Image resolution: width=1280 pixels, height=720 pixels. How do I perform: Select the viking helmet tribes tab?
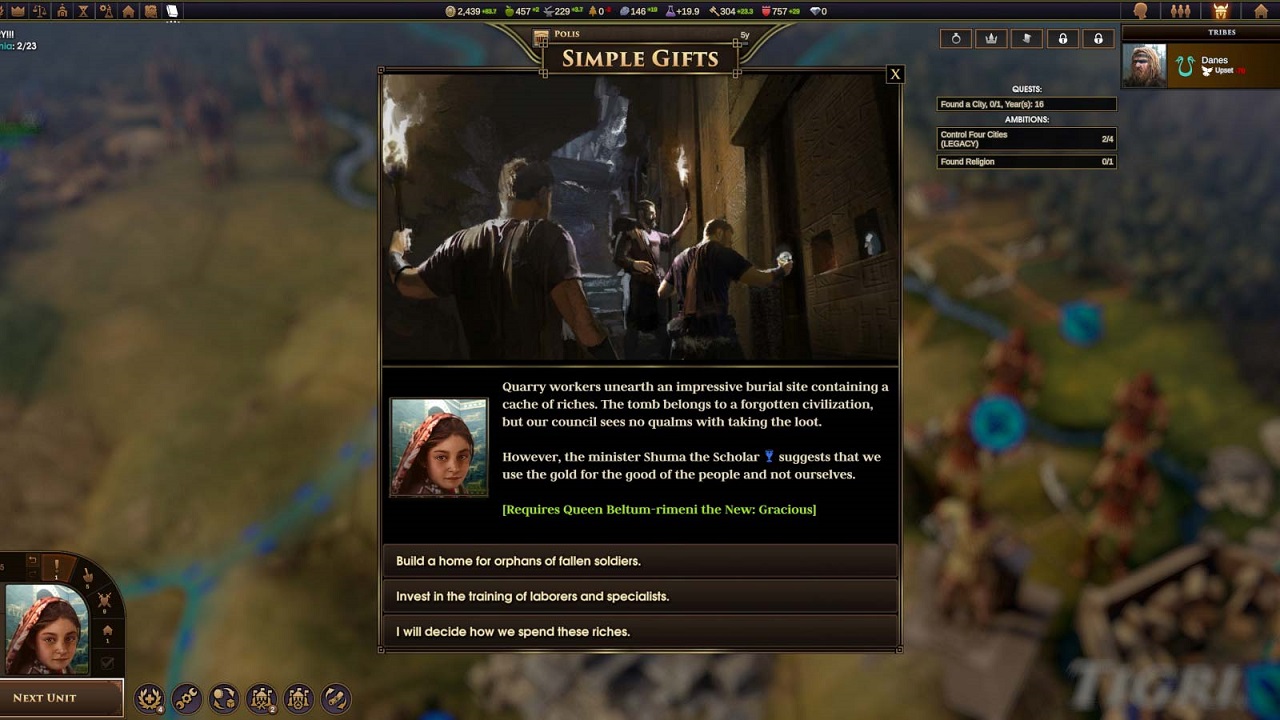(1220, 11)
